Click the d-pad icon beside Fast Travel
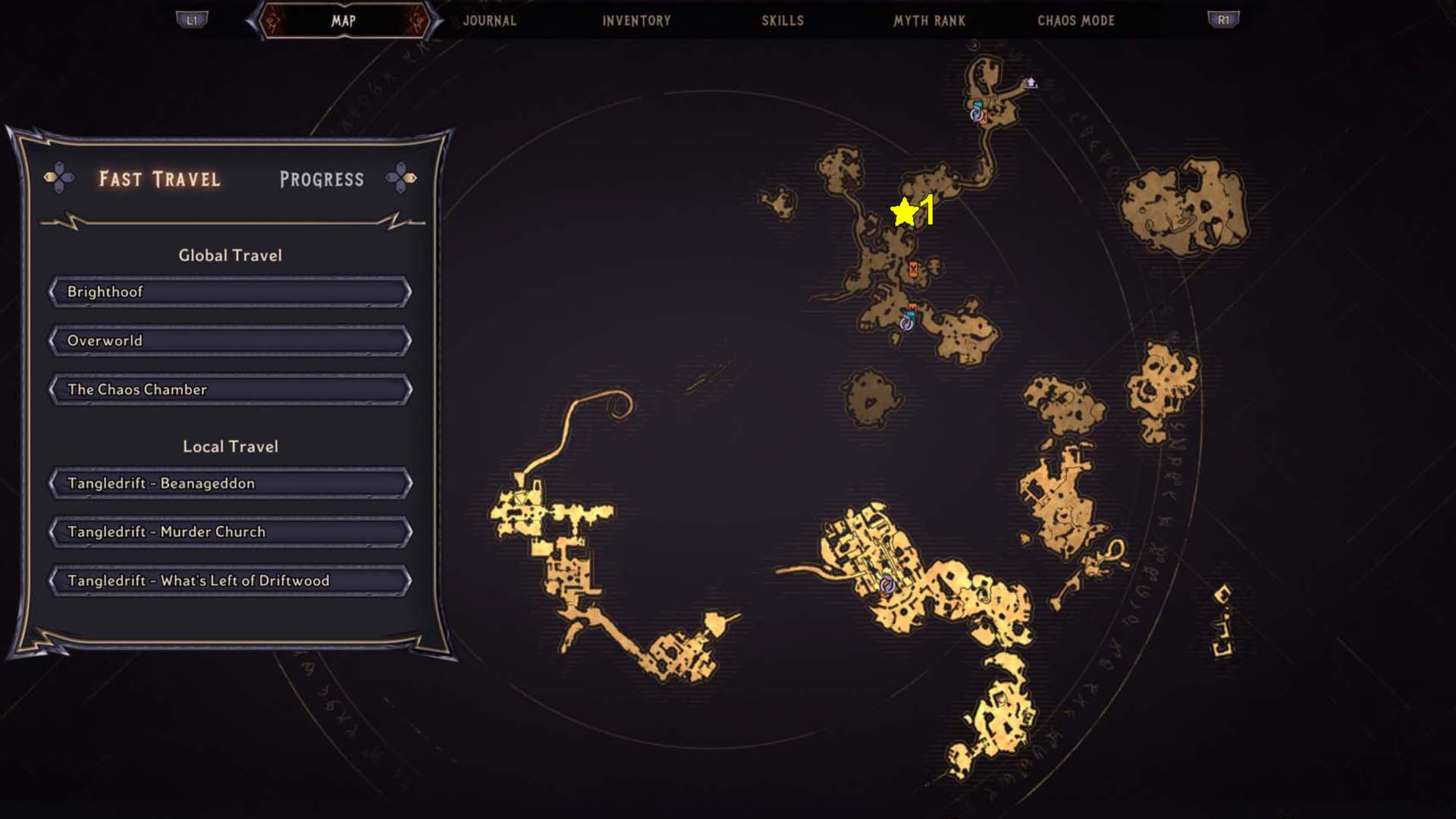Image resolution: width=1456 pixels, height=819 pixels. coord(61,179)
